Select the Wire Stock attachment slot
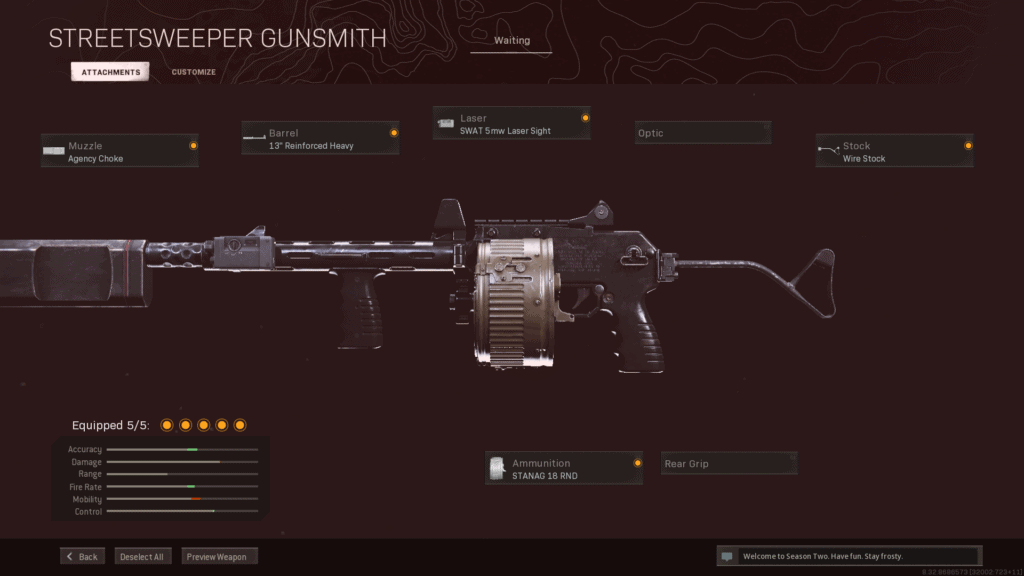The height and width of the screenshot is (576, 1024). [x=894, y=151]
